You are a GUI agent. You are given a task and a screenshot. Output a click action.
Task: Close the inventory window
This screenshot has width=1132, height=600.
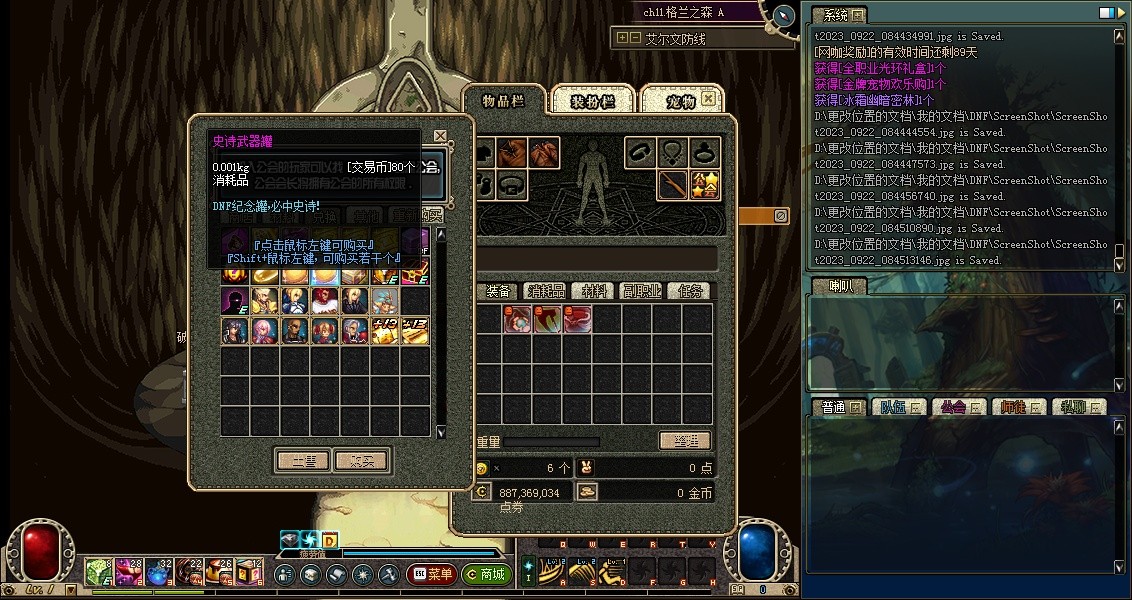[x=709, y=99]
